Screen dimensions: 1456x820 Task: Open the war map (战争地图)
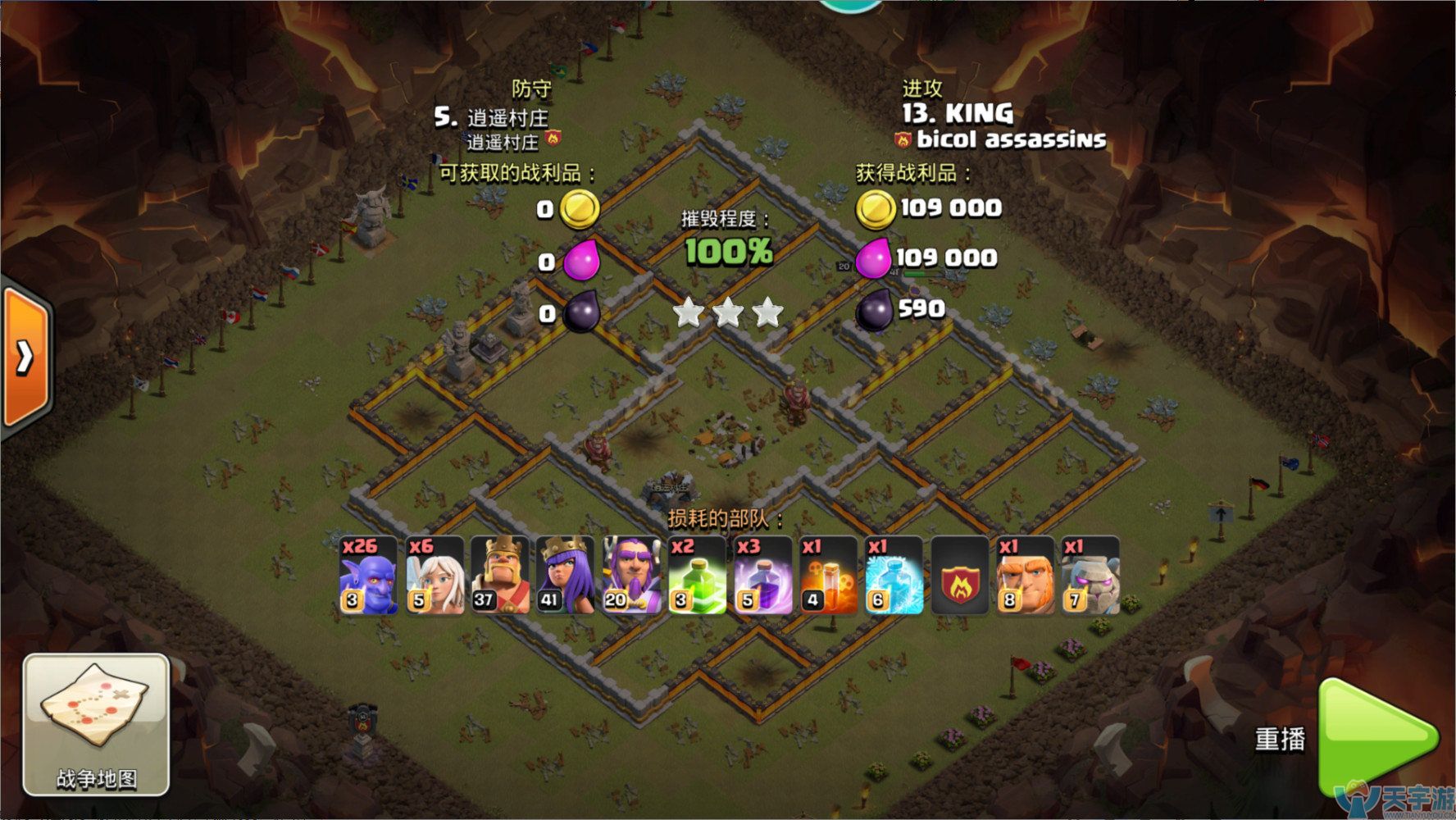pos(96,725)
